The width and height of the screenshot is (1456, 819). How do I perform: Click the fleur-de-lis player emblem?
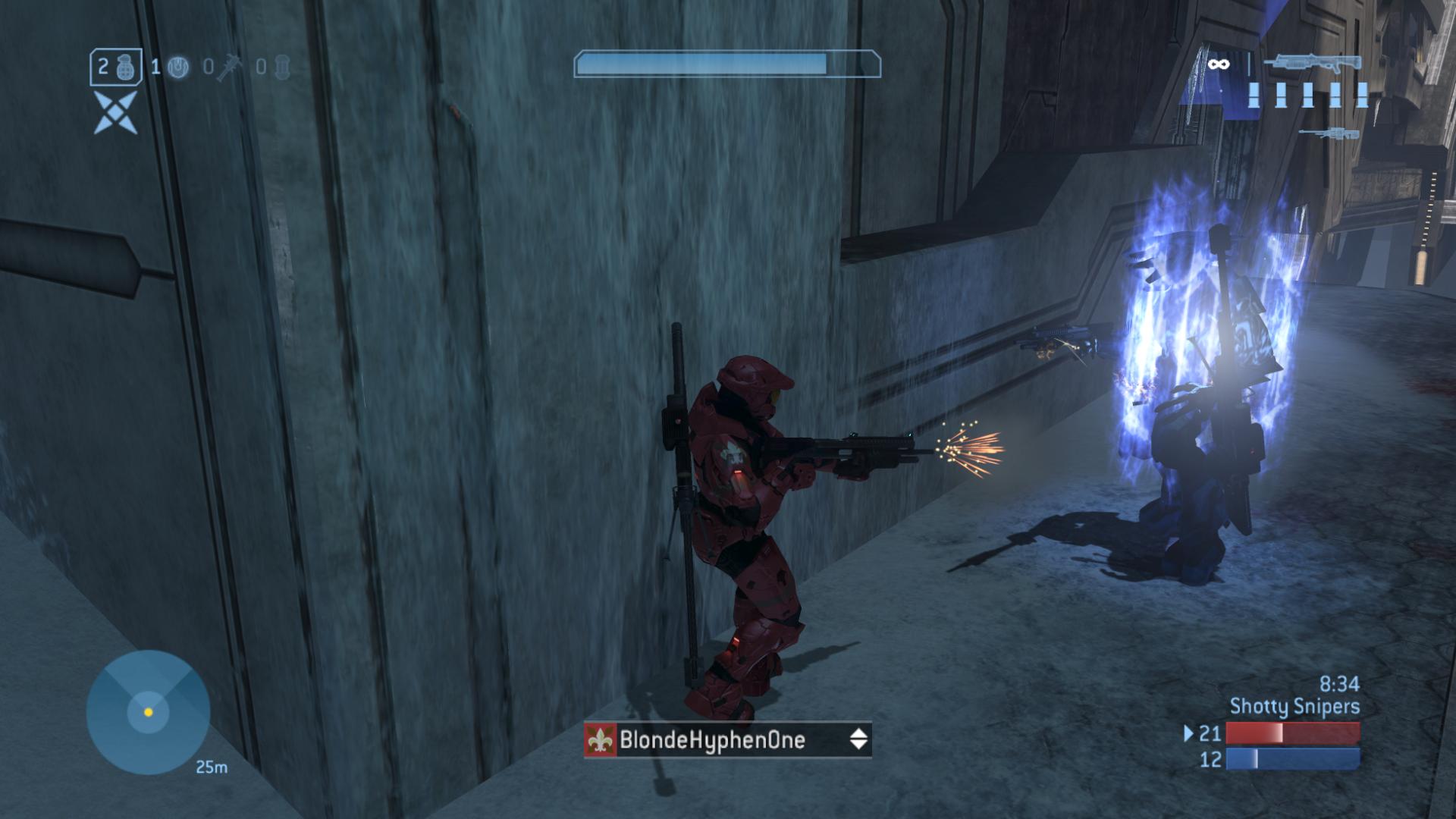601,739
